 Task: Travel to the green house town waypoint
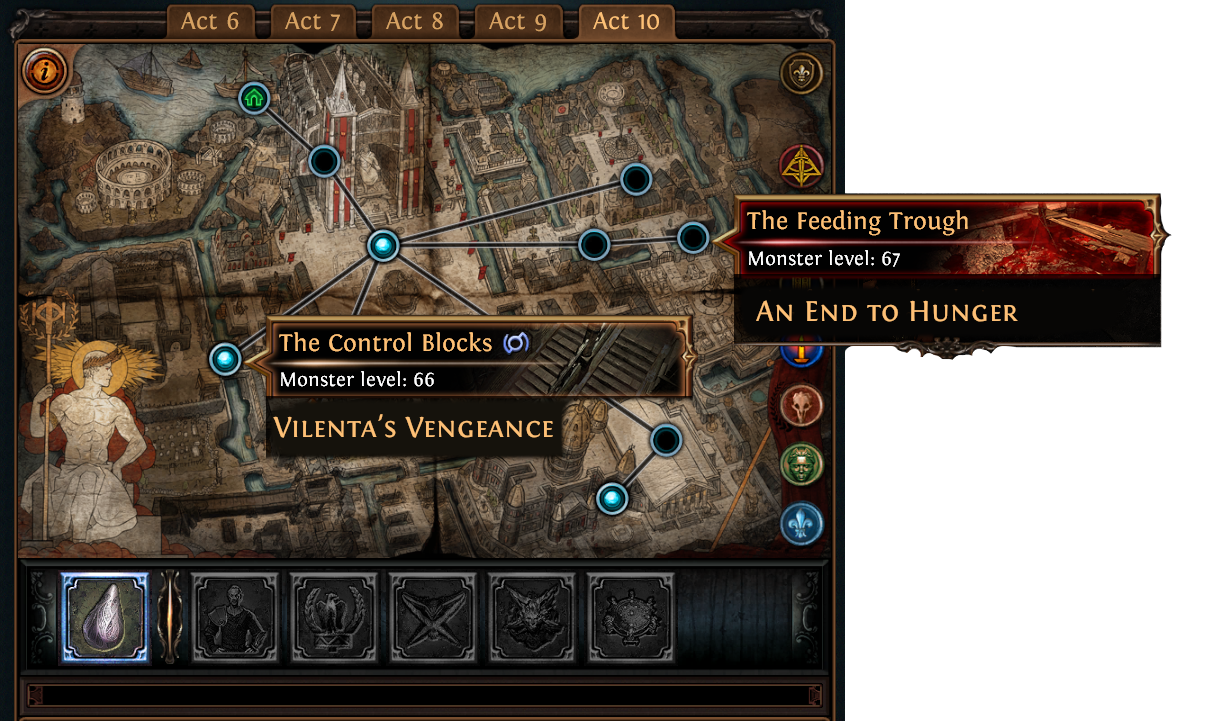(255, 99)
